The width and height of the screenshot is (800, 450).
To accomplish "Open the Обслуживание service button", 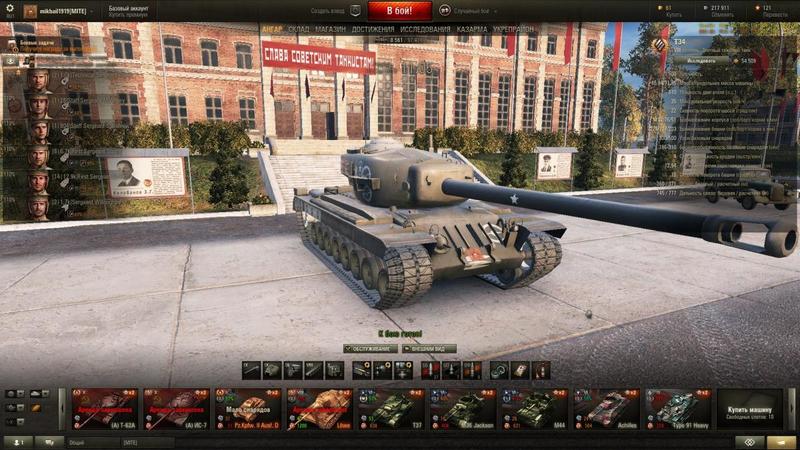I will (x=370, y=348).
